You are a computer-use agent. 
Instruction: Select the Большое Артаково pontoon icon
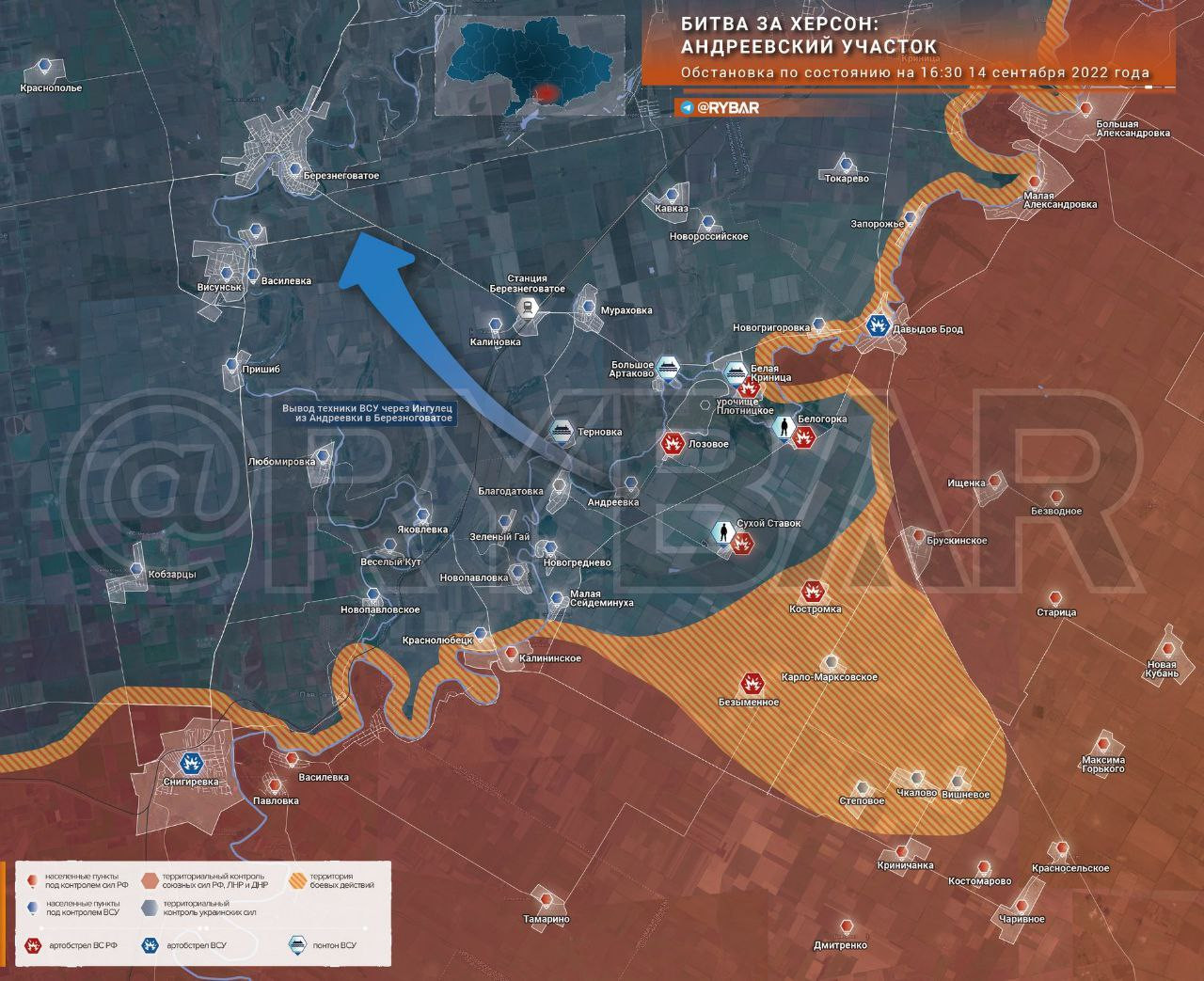(x=668, y=367)
